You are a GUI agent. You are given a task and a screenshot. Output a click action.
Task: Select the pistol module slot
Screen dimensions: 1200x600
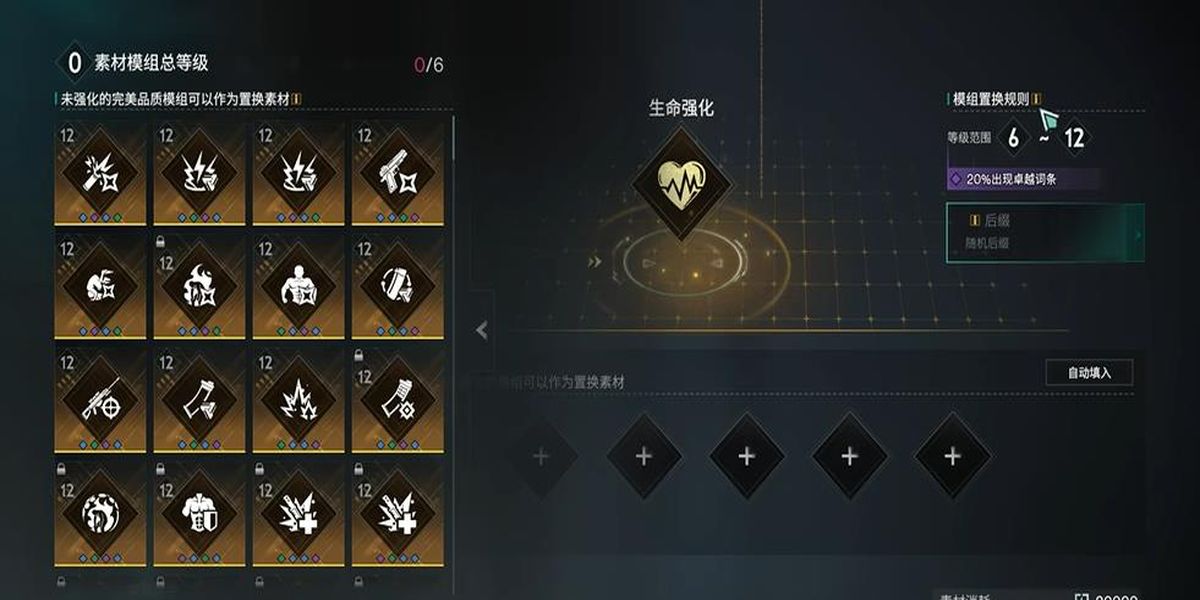coord(398,174)
